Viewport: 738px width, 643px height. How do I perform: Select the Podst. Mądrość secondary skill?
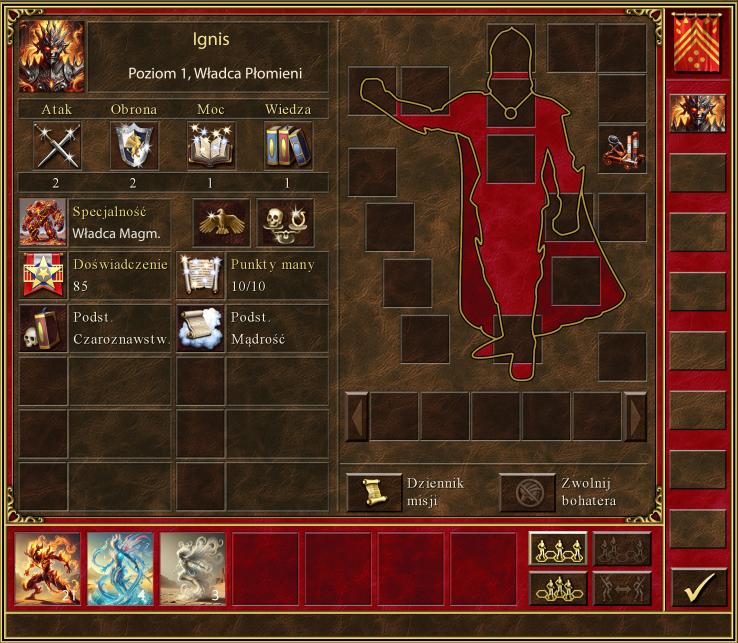[201, 328]
